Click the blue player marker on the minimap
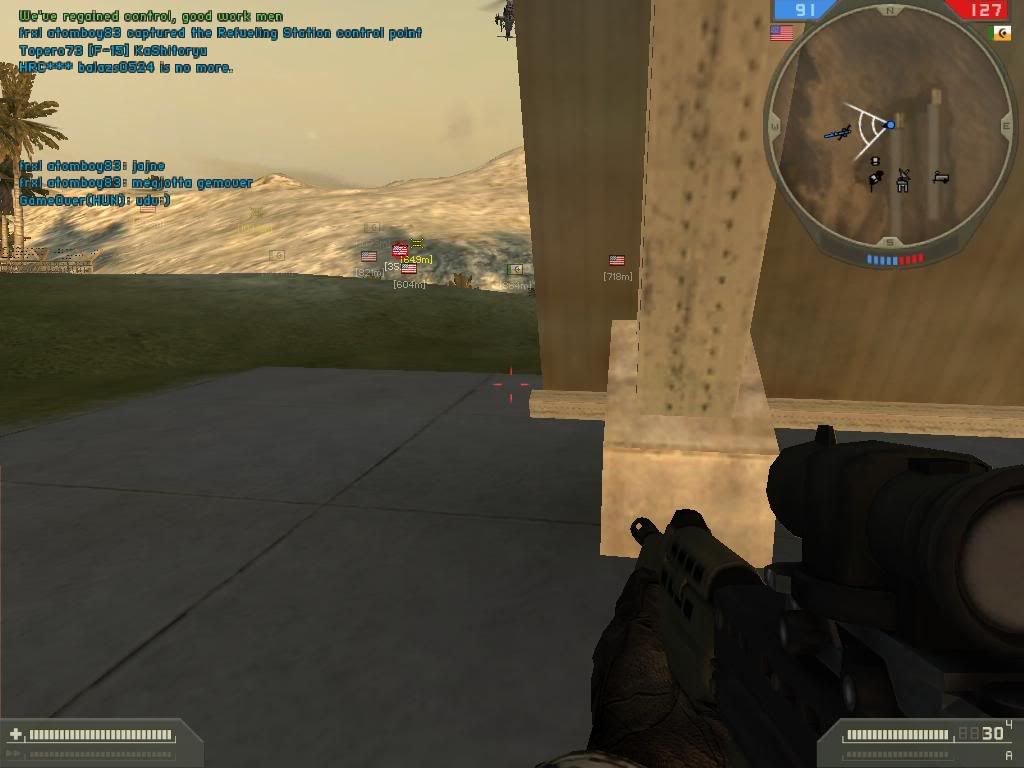 pyautogui.click(x=890, y=125)
